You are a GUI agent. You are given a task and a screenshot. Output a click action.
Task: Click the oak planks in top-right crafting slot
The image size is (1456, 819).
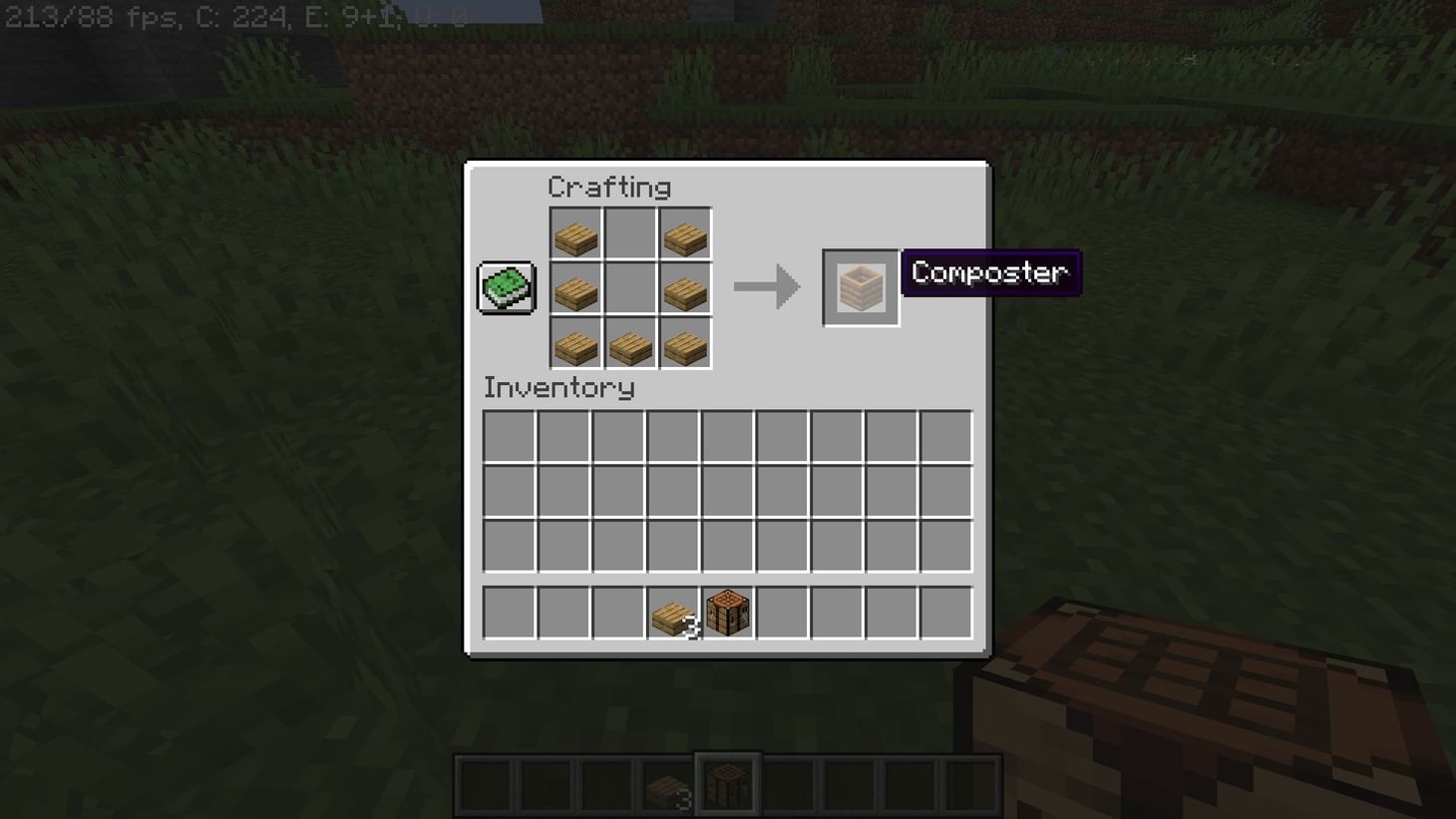(684, 234)
